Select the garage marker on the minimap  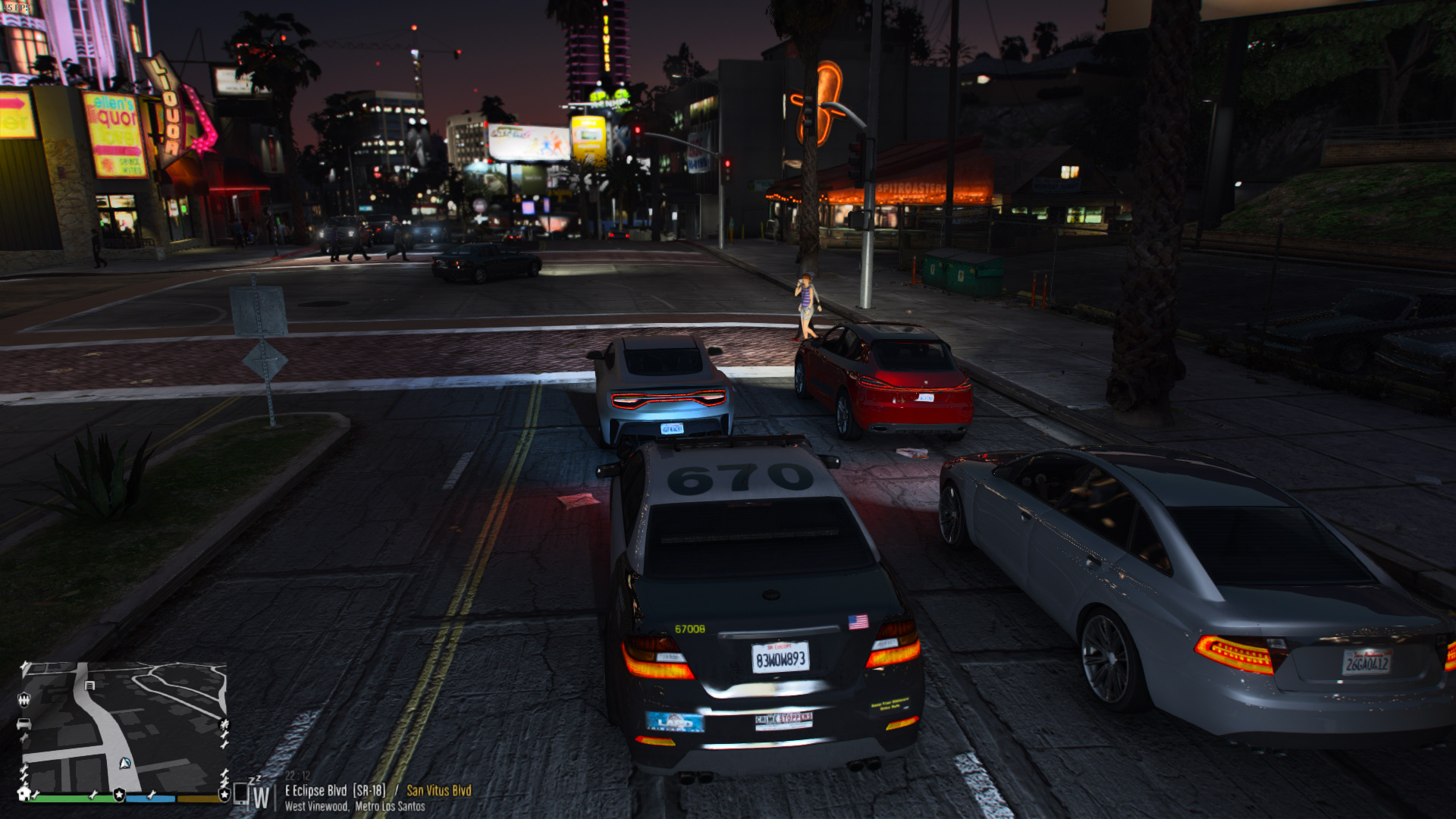point(90,685)
